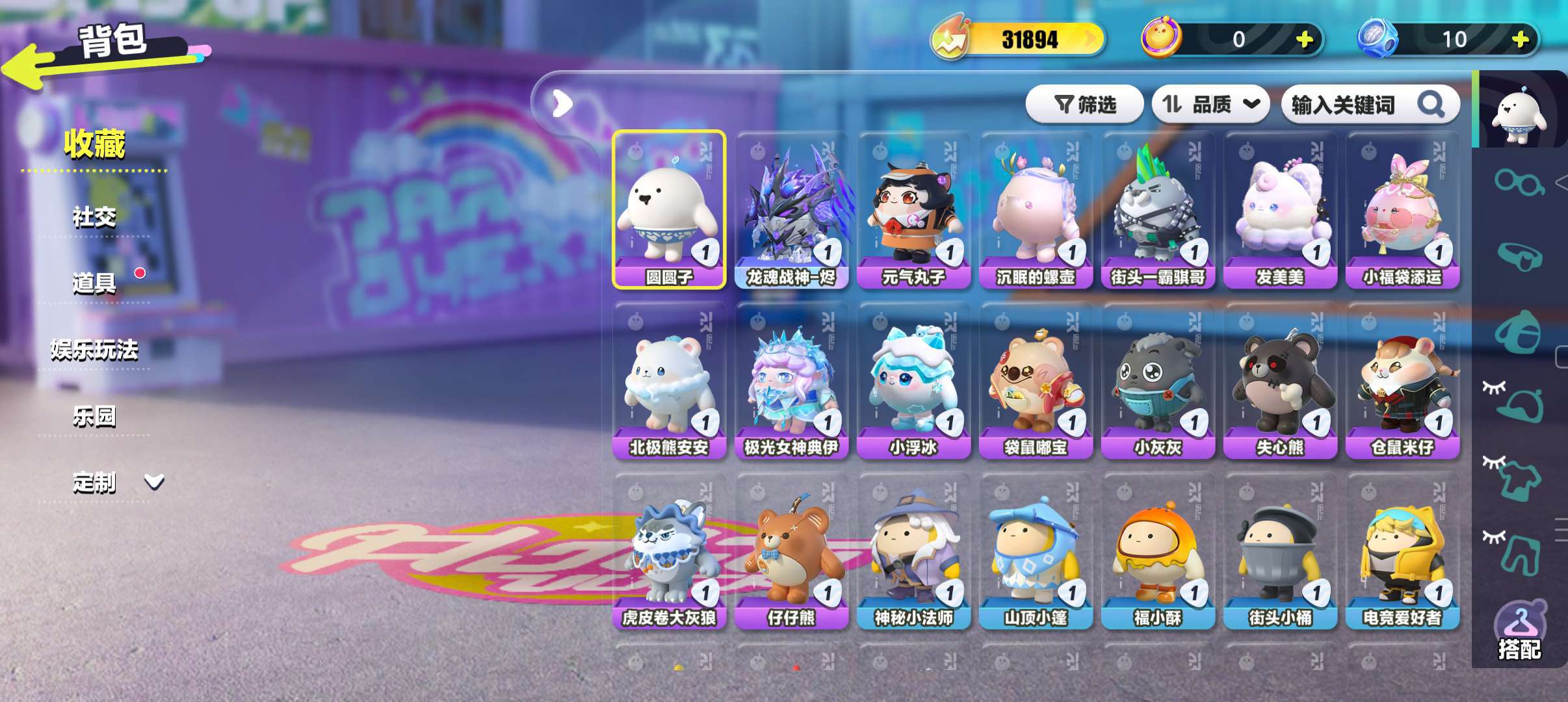Pick the 极光女神典伊 costume card

click(x=791, y=380)
